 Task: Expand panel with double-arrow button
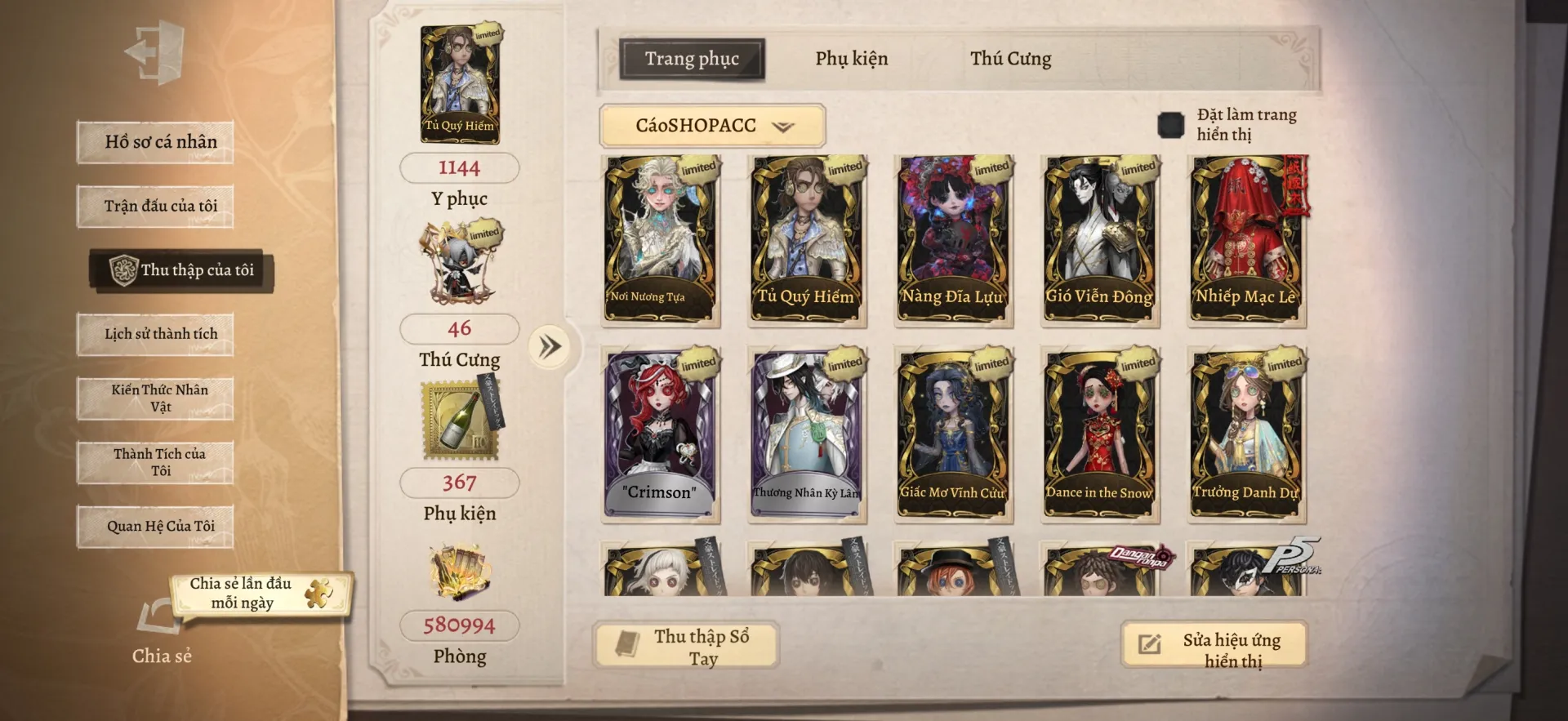click(x=550, y=347)
